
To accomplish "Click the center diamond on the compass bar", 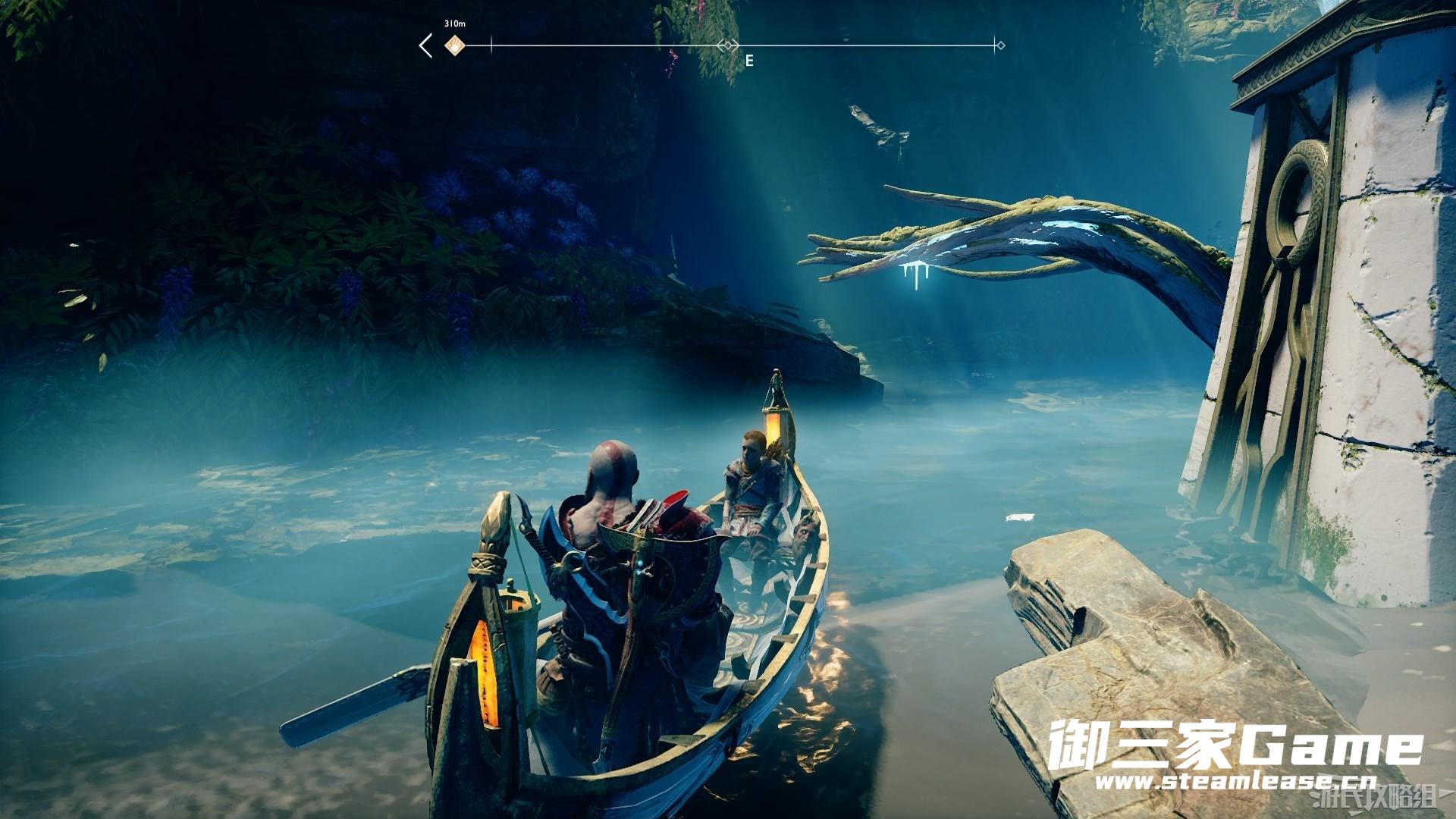I will point(728,45).
